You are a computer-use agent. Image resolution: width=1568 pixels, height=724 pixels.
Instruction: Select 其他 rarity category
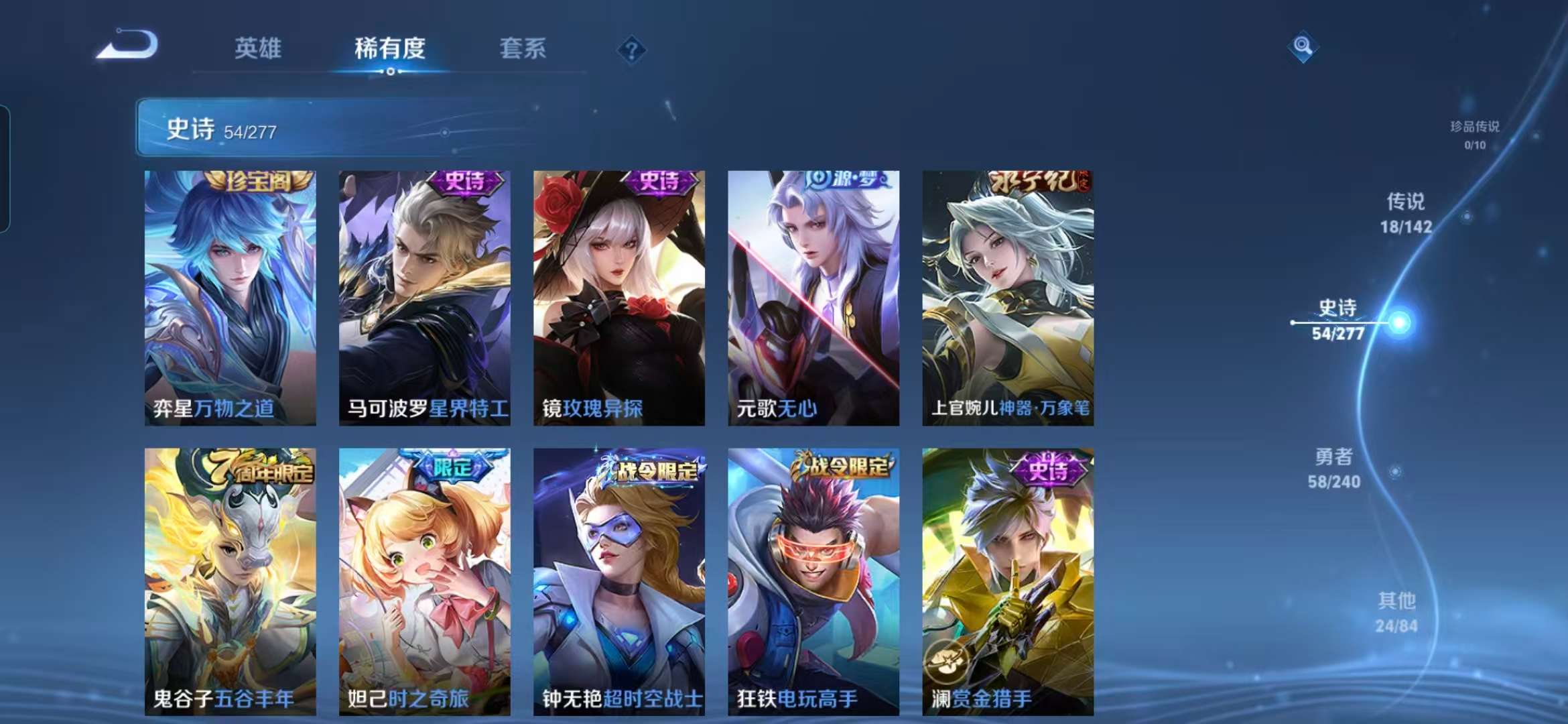[1397, 612]
